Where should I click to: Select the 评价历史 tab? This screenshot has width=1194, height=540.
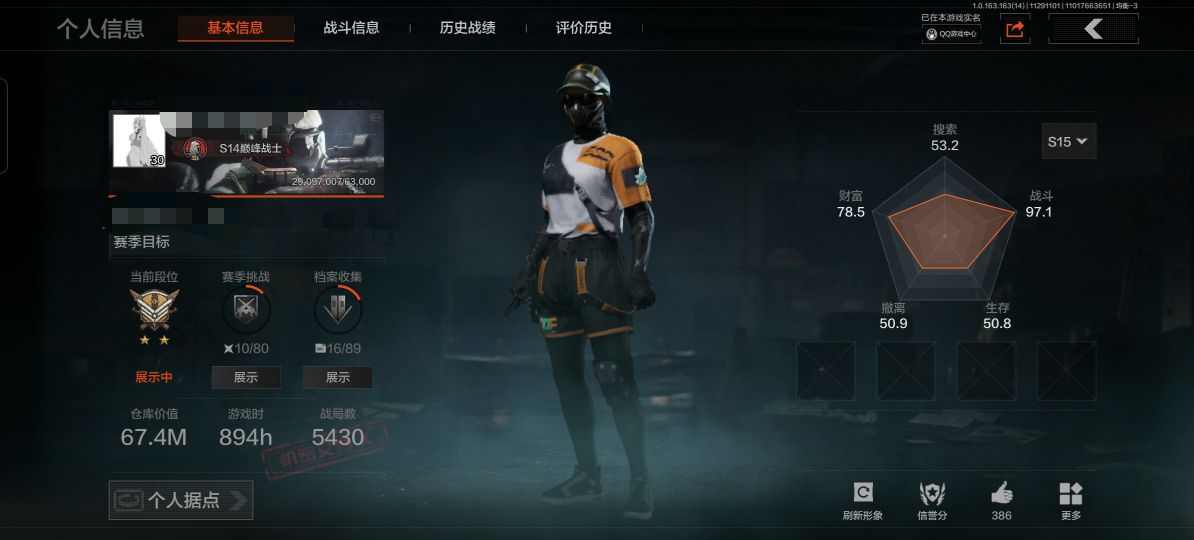click(584, 28)
